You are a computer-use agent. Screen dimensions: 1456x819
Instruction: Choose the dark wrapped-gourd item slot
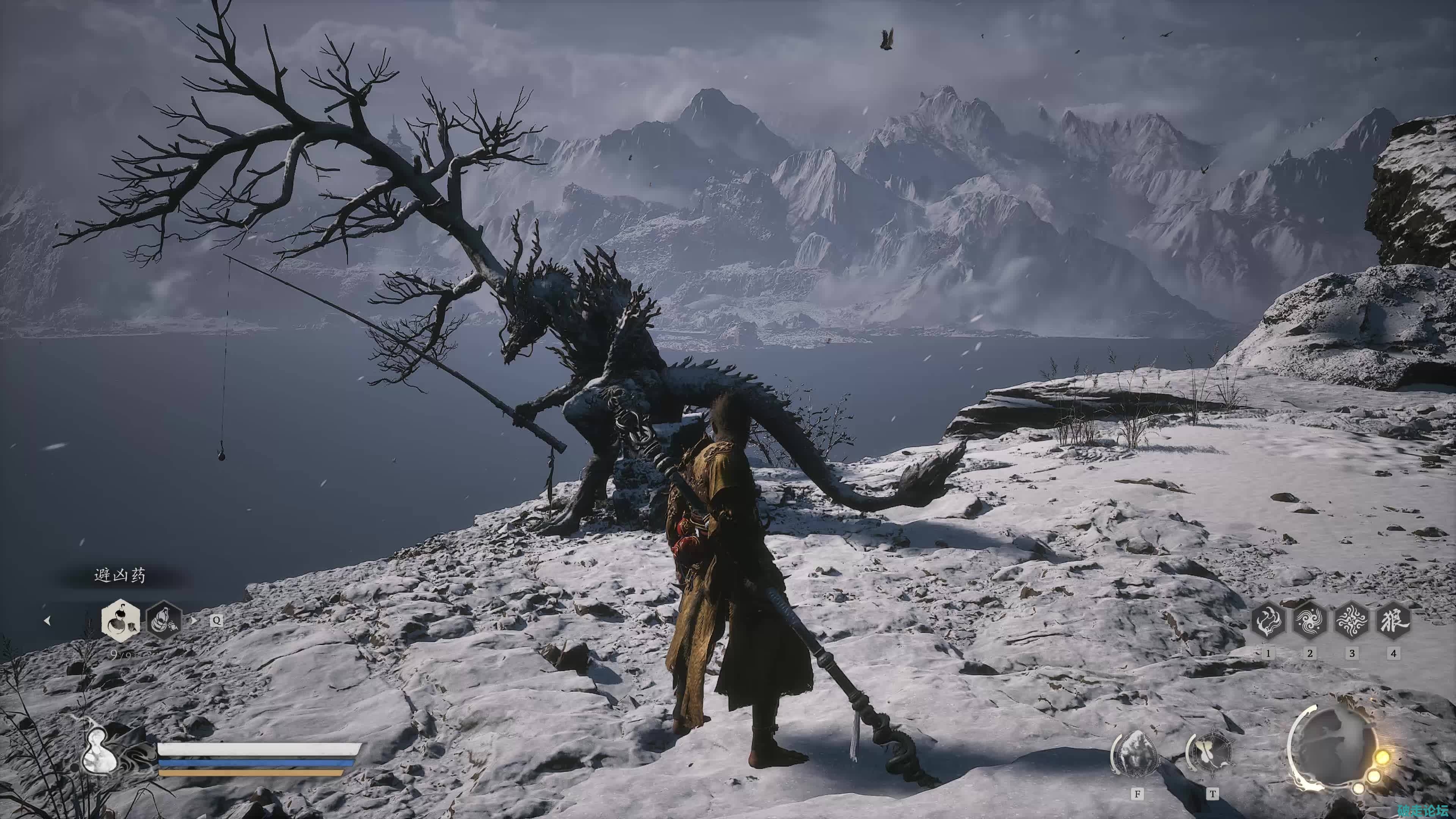[x=164, y=620]
